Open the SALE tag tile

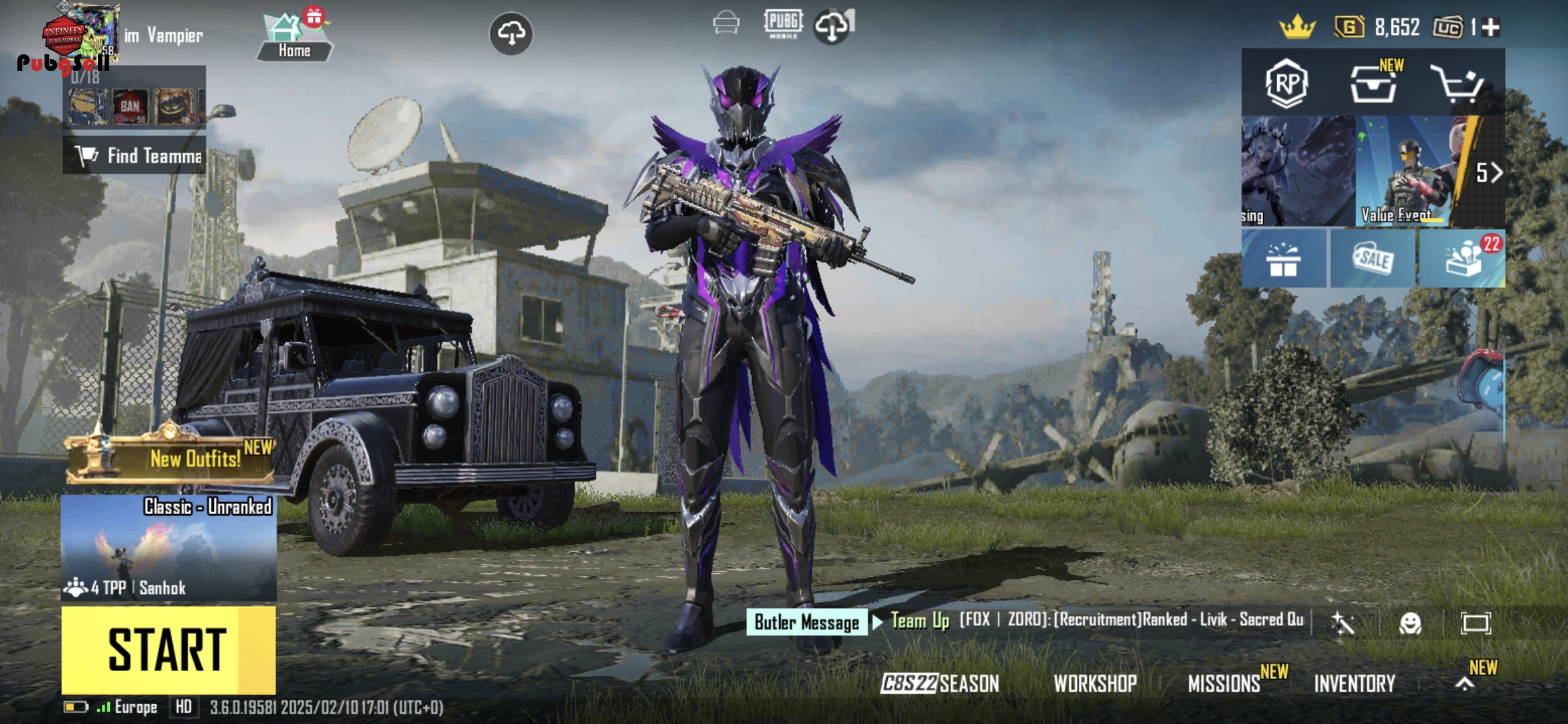(x=1372, y=259)
